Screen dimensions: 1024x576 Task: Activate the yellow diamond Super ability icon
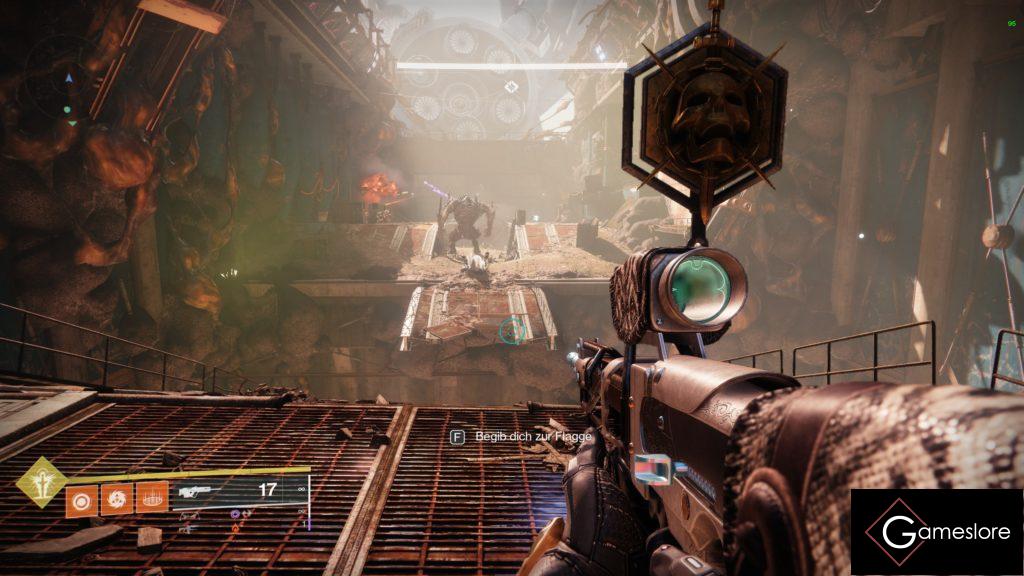(42, 482)
